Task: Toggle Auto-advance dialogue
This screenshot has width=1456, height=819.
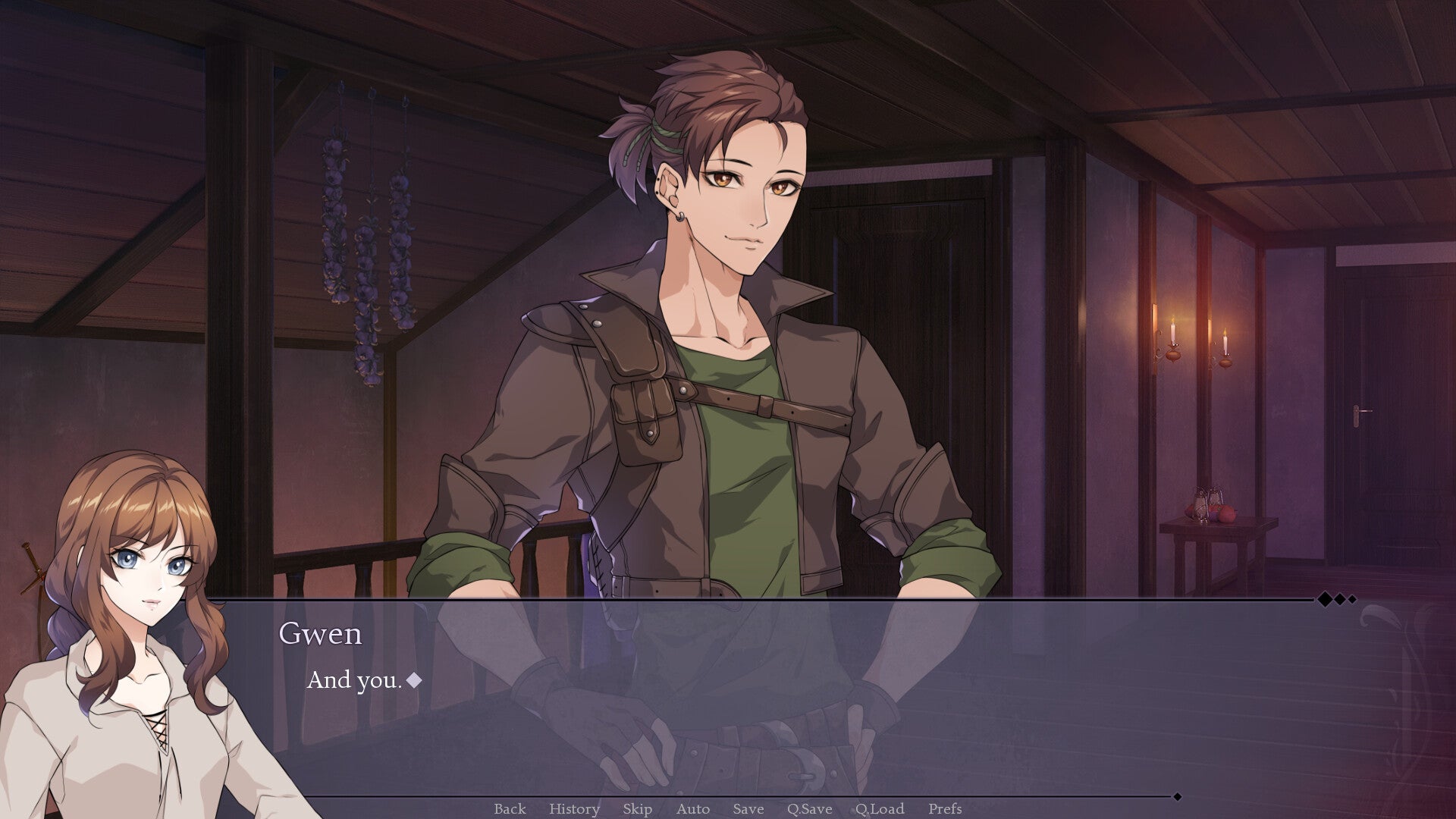Action: click(692, 809)
